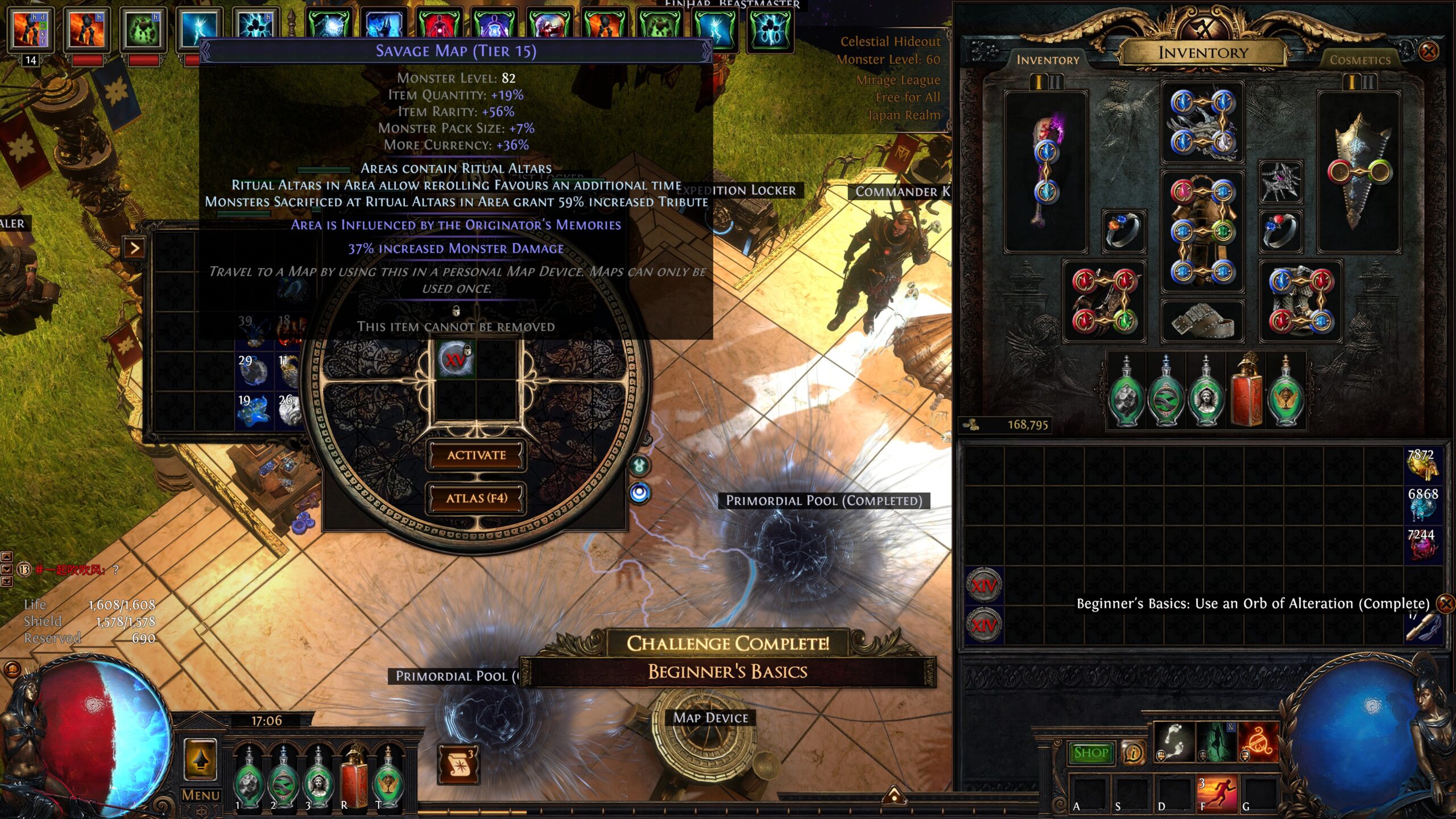
Task: Select the equipped gloves slot
Action: click(x=1104, y=301)
